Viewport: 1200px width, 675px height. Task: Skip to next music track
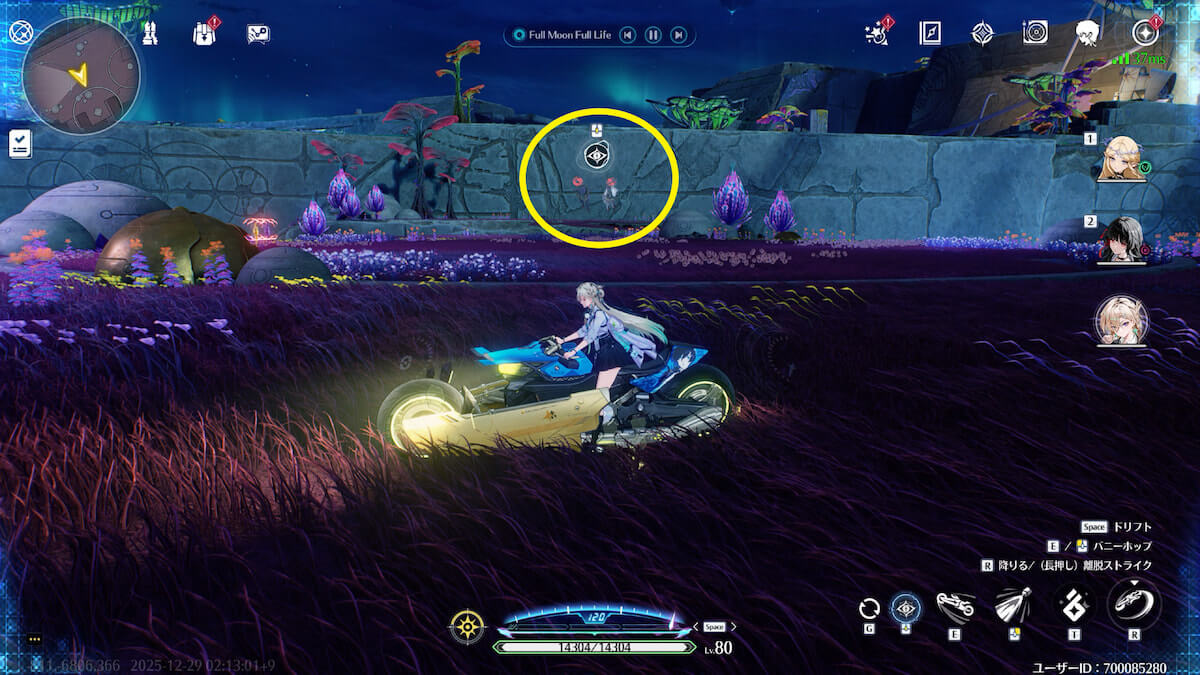pos(678,35)
